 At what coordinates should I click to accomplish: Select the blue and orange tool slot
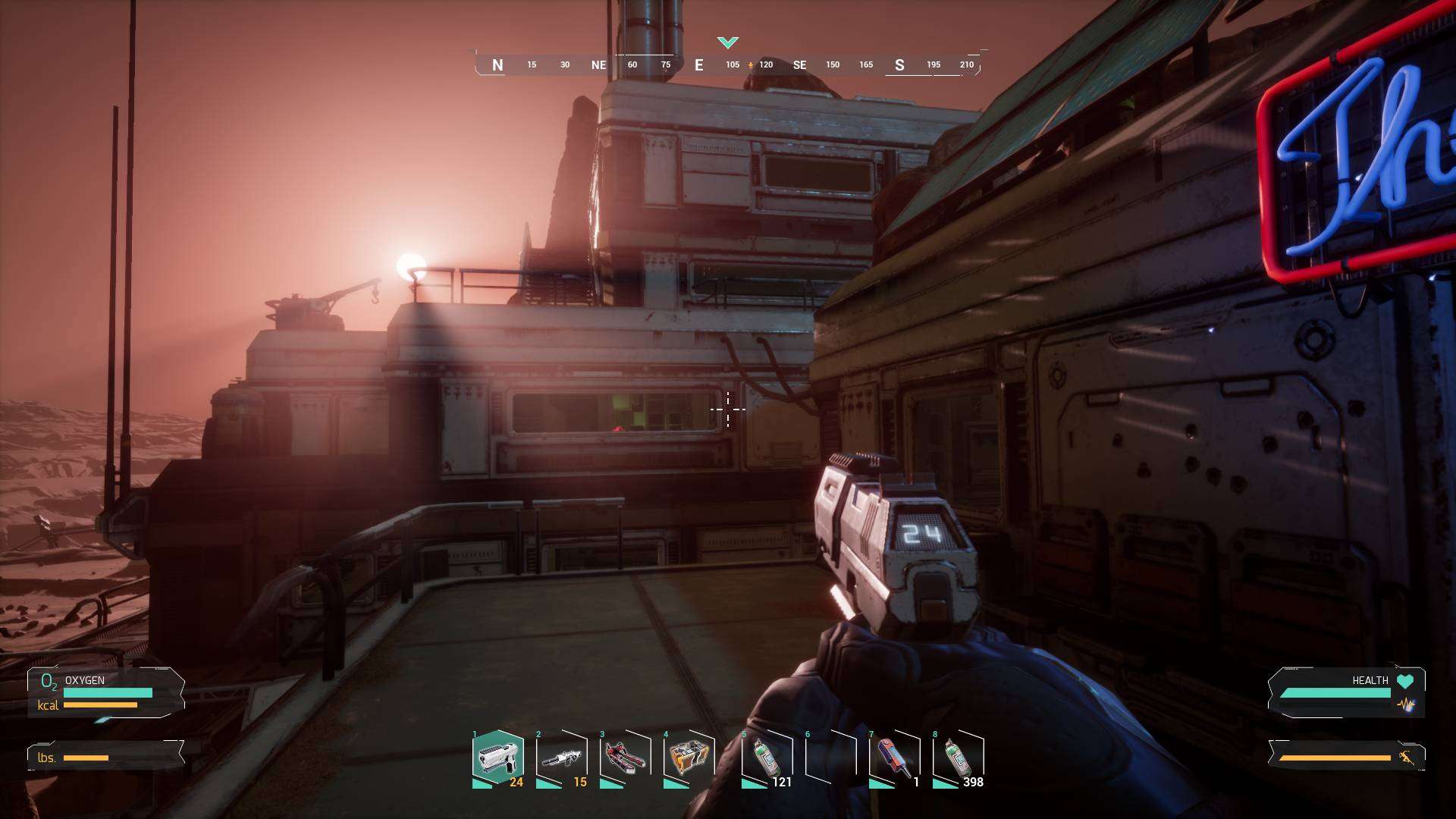pyautogui.click(x=895, y=758)
